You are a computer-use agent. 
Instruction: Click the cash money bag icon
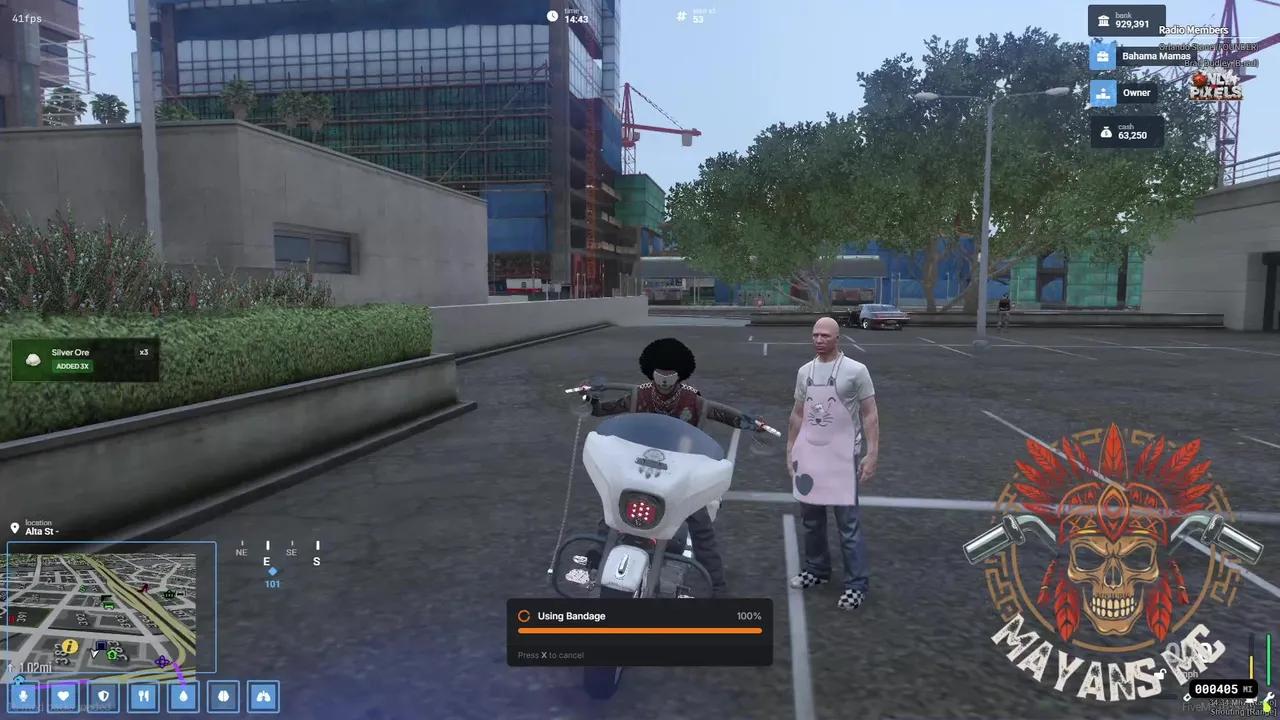coord(1107,130)
